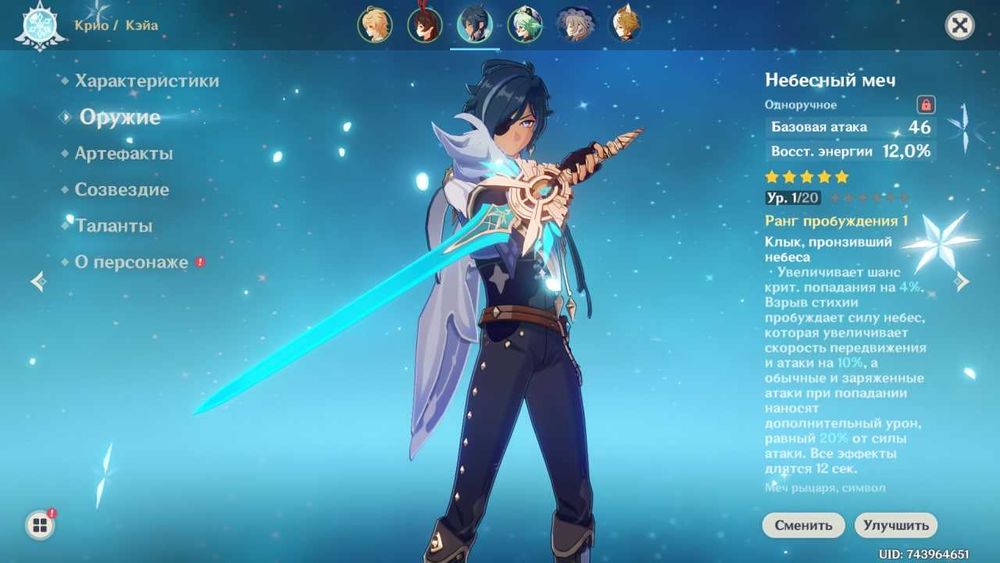The width and height of the screenshot is (1000, 563).
Task: Show the Созвездие screen
Action: (121, 190)
